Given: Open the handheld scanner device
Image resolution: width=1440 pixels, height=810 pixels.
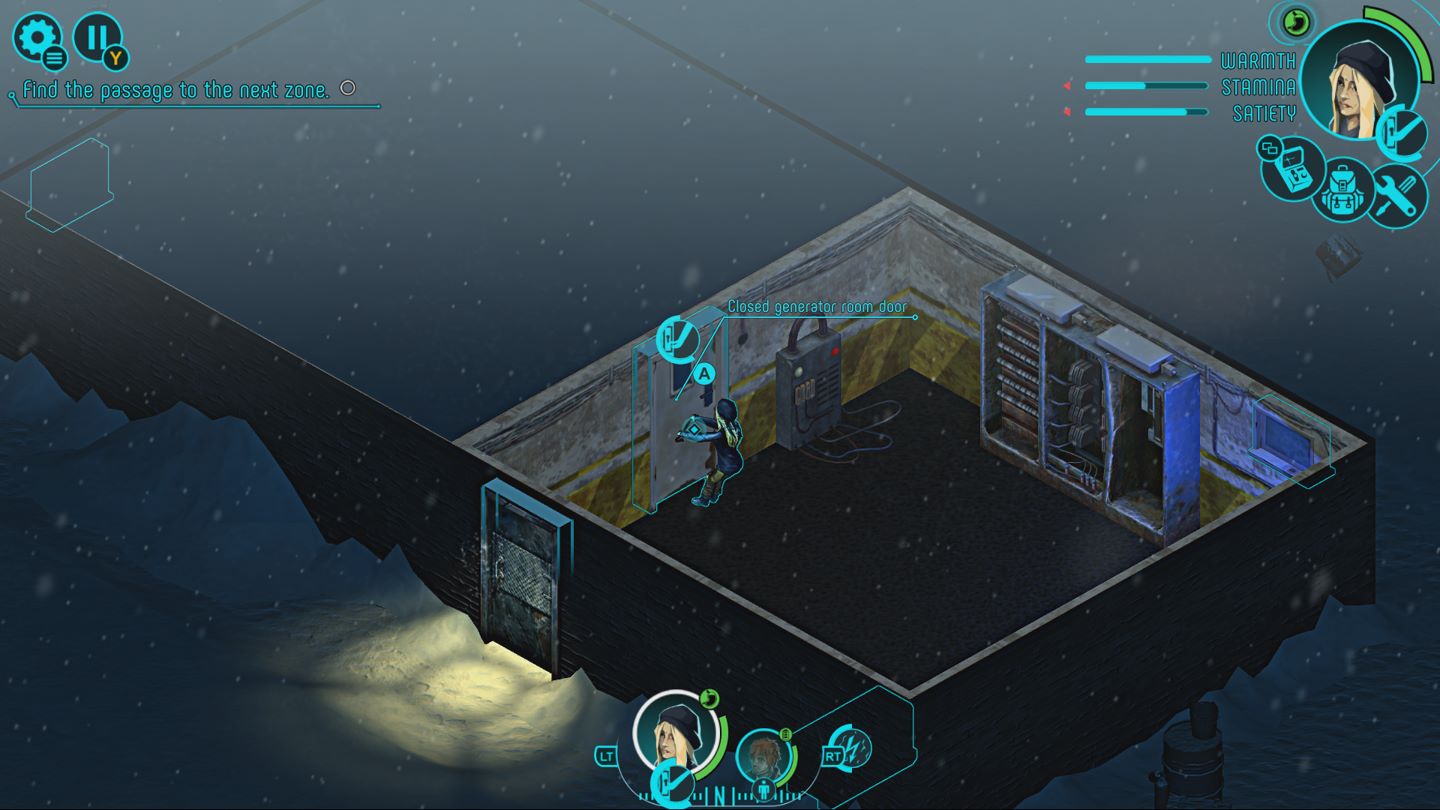Looking at the screenshot, I should pyautogui.click(x=1291, y=169).
